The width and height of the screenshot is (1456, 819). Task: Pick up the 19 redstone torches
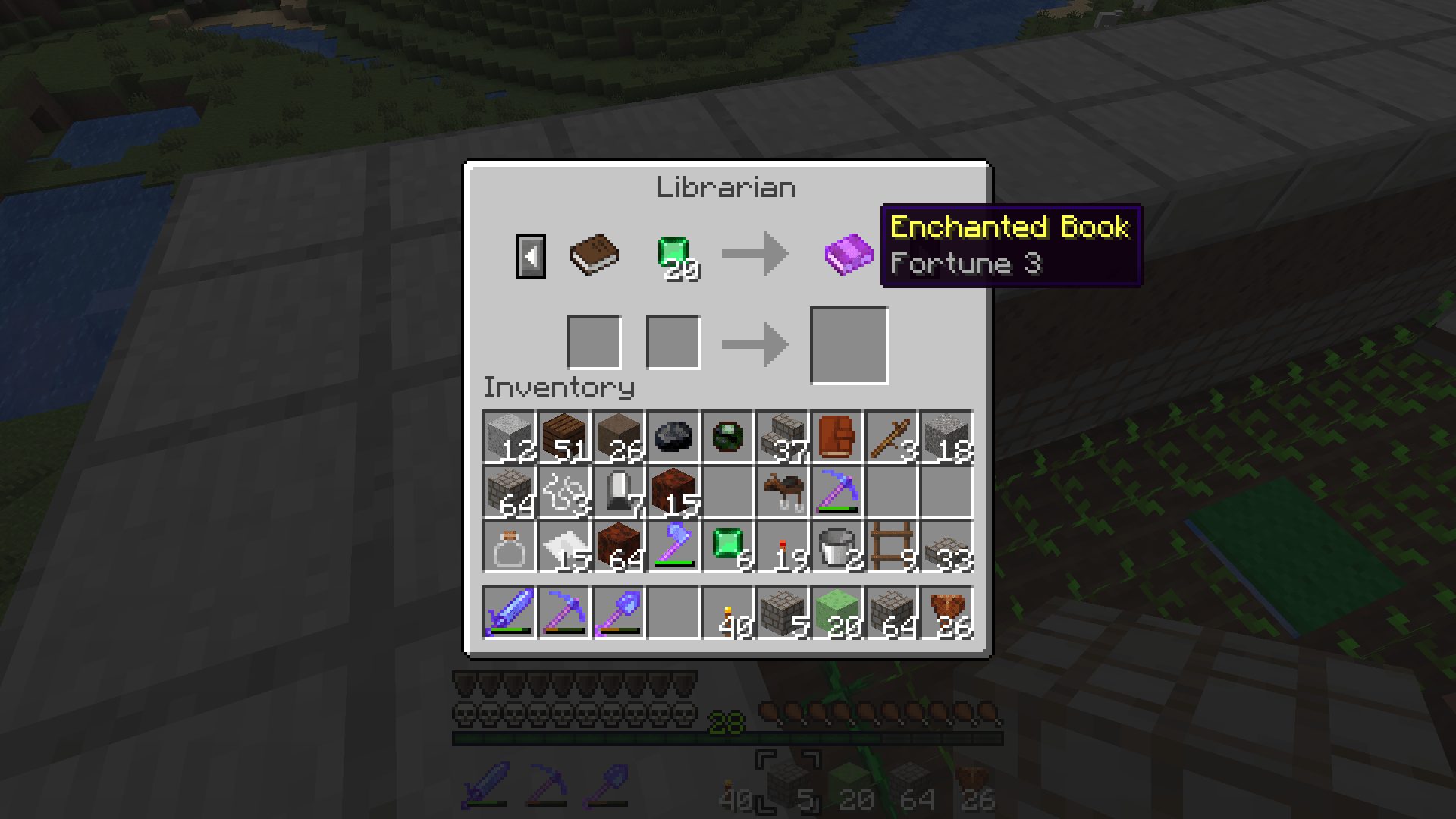(x=782, y=546)
